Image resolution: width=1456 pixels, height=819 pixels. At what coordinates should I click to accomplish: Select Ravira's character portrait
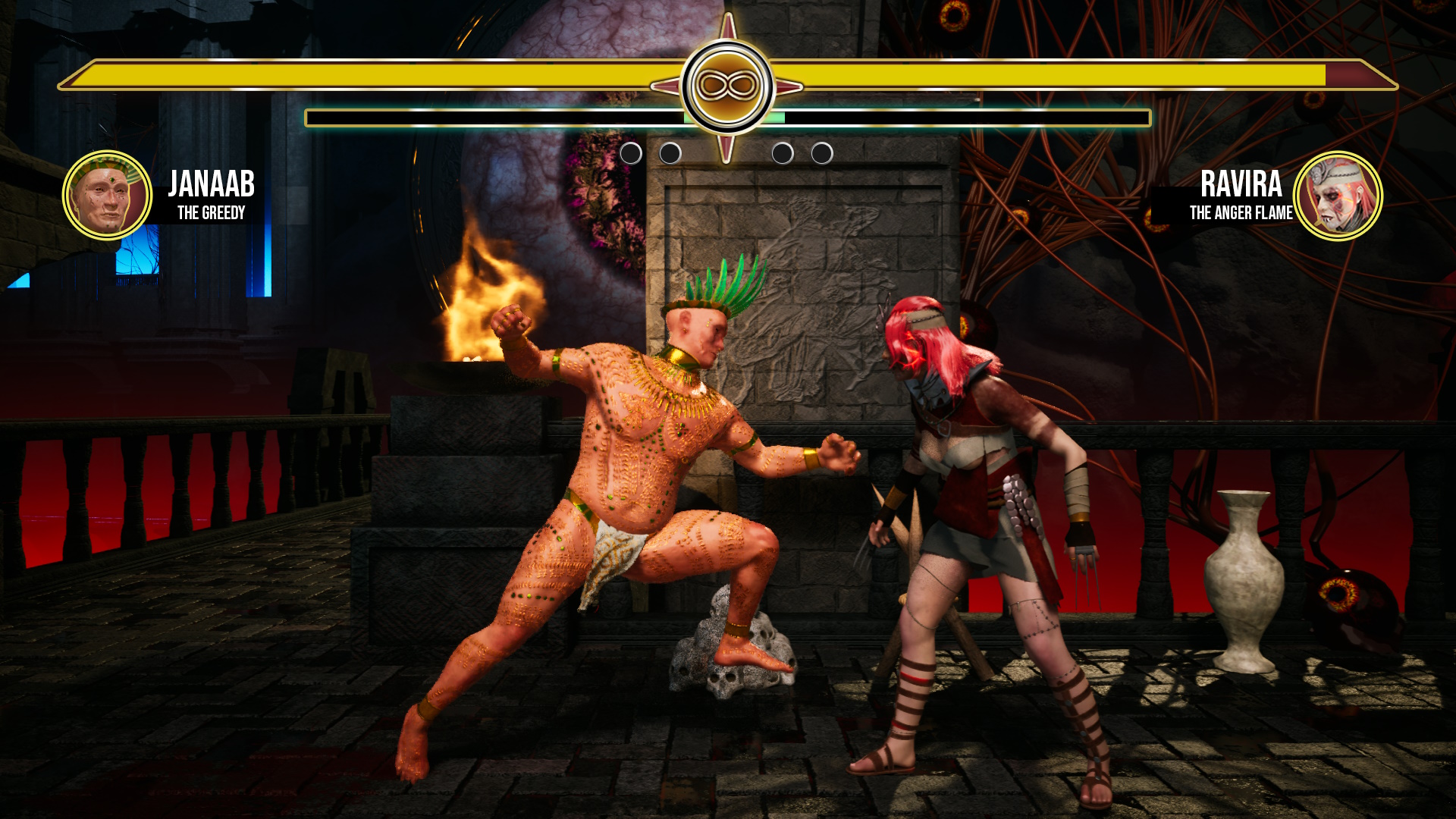point(1338,196)
